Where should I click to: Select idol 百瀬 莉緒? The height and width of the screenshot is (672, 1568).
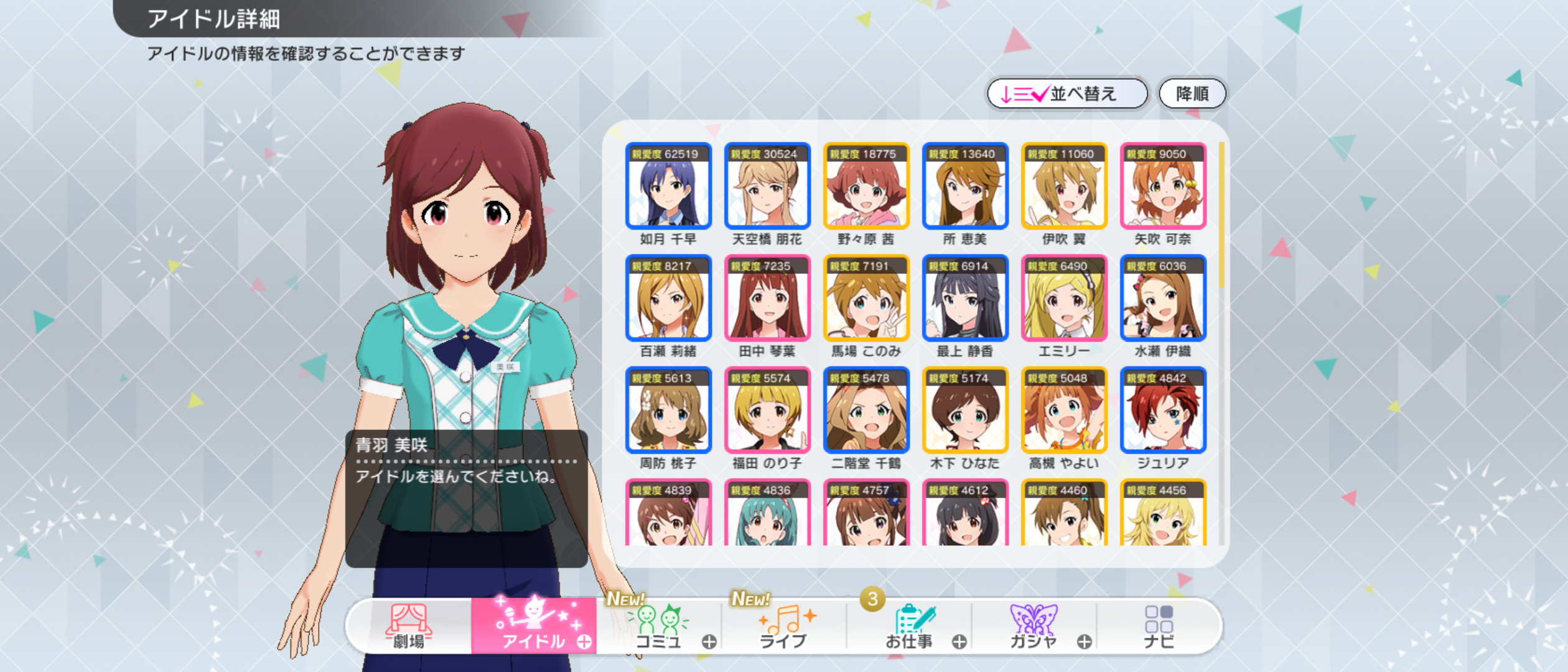[x=668, y=298]
